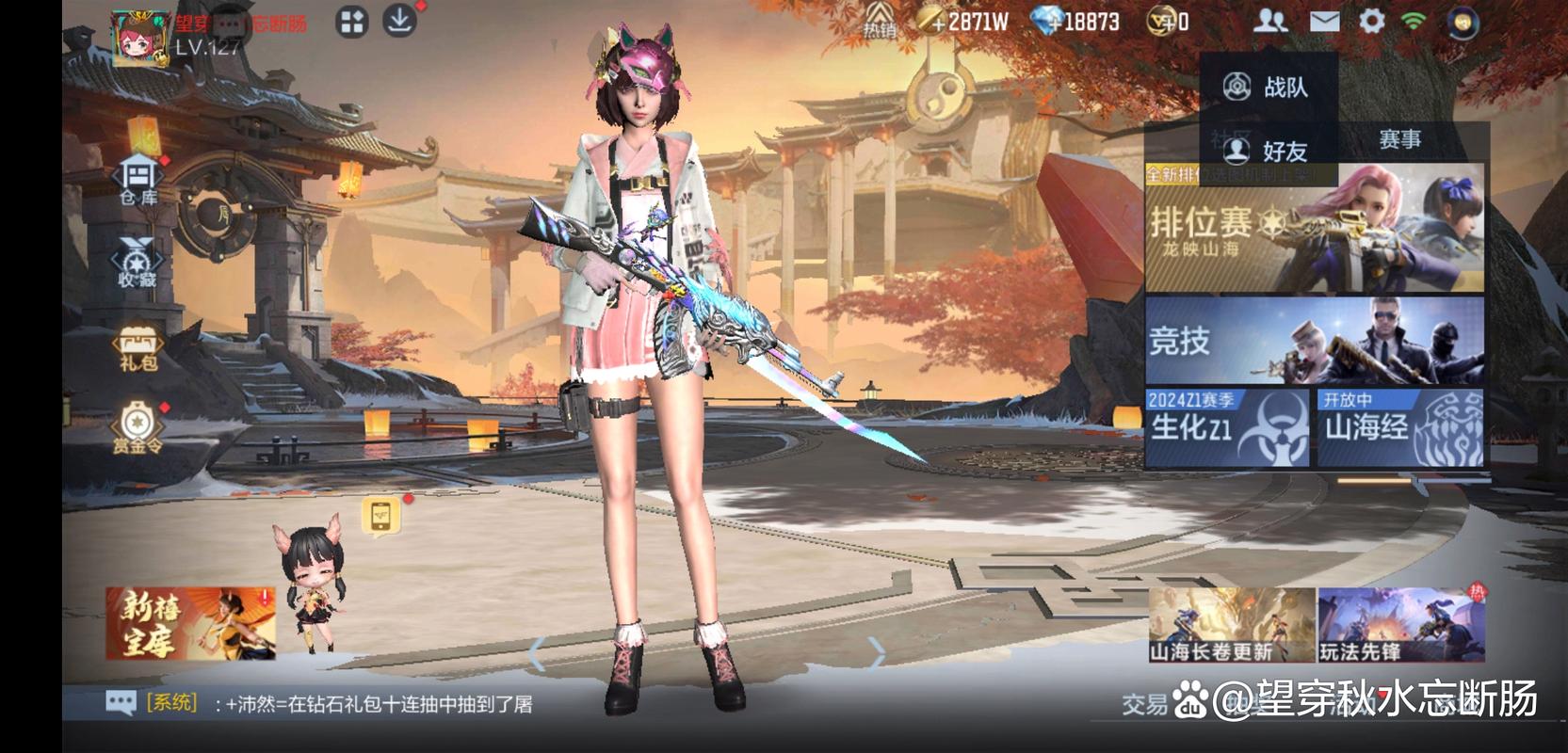This screenshot has width=1568, height=753.
Task: Tap the download icon in top bar
Action: [399, 21]
